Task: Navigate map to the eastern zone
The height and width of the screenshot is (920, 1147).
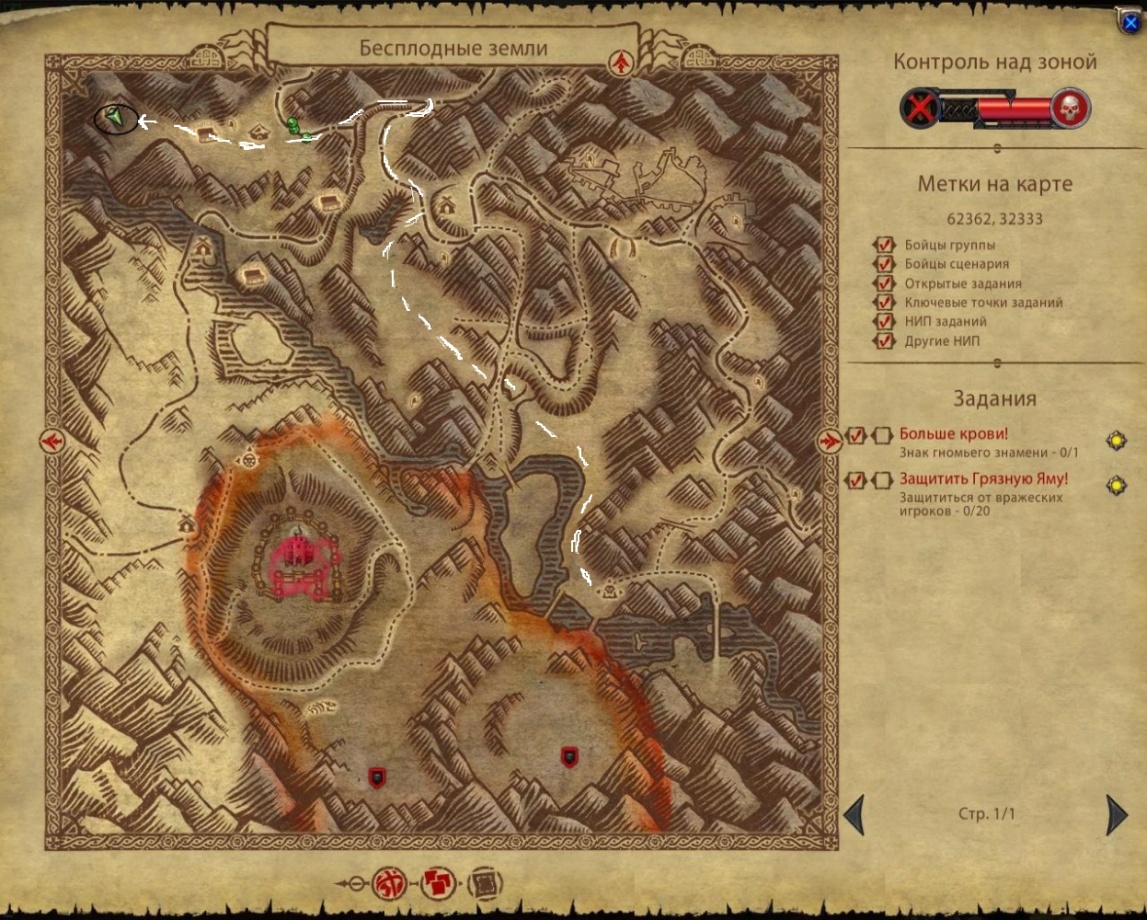Action: click(829, 440)
